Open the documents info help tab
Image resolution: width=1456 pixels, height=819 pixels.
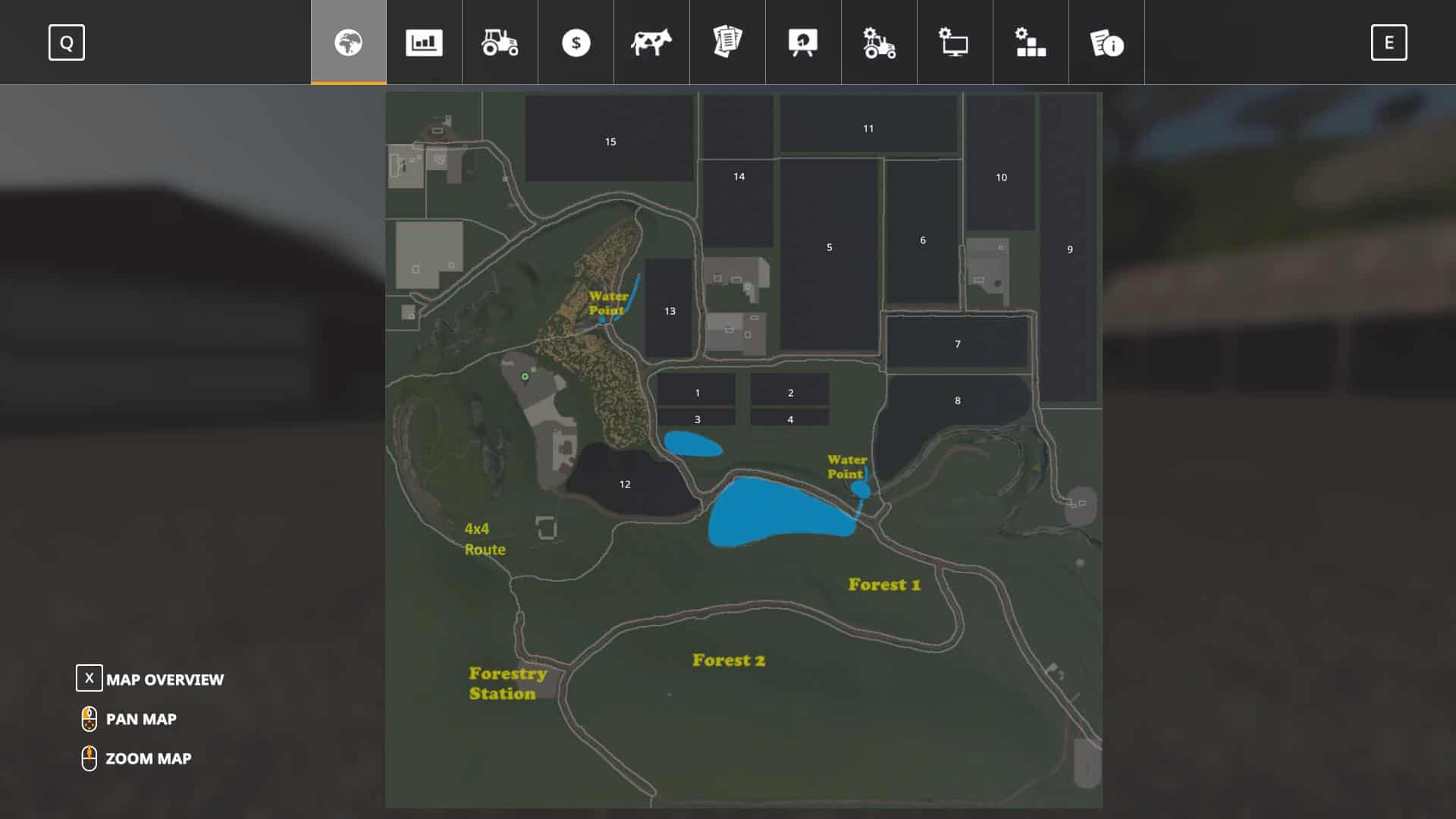(1106, 42)
